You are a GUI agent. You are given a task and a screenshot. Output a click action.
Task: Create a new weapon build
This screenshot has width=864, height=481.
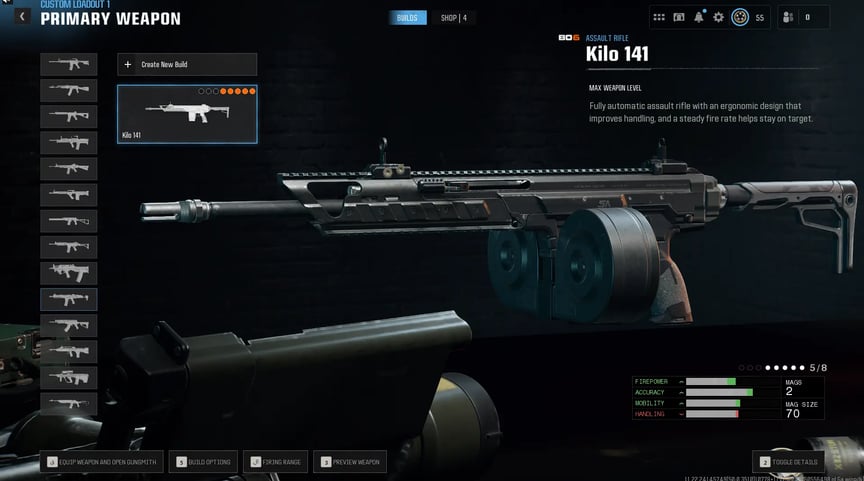pyautogui.click(x=187, y=65)
